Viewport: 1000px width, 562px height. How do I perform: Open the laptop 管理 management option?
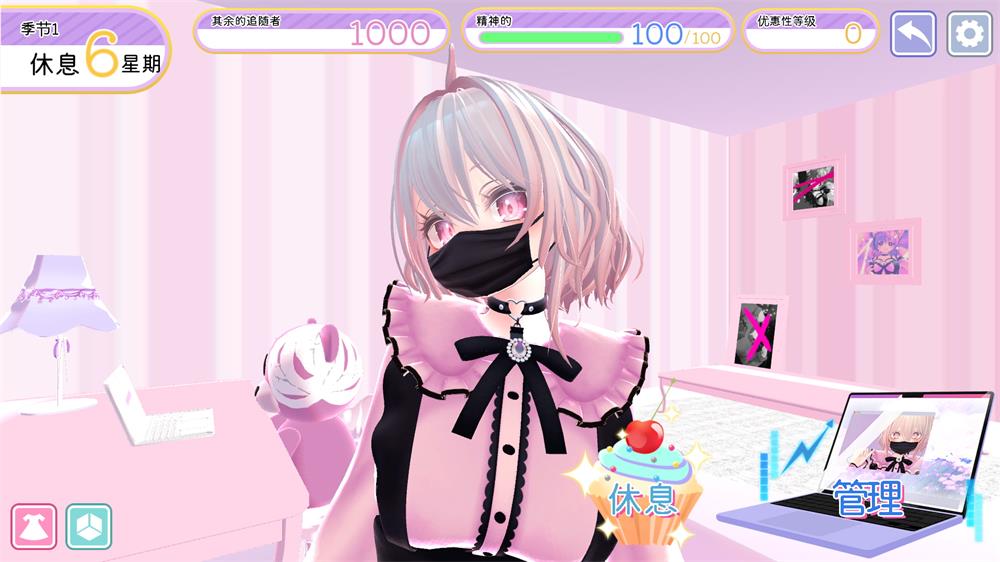(868, 478)
